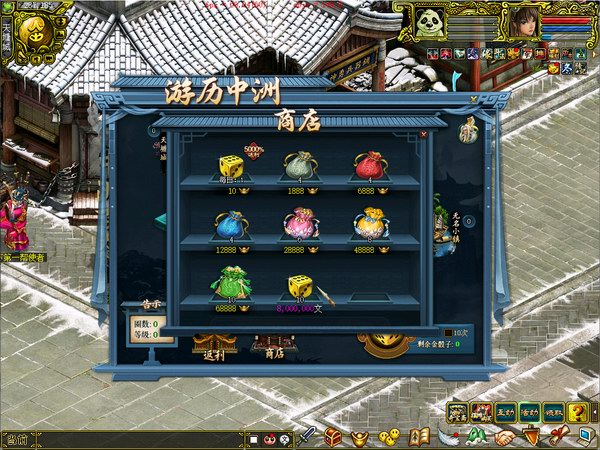Buy the yellow dice priced 10 gold

232,165
